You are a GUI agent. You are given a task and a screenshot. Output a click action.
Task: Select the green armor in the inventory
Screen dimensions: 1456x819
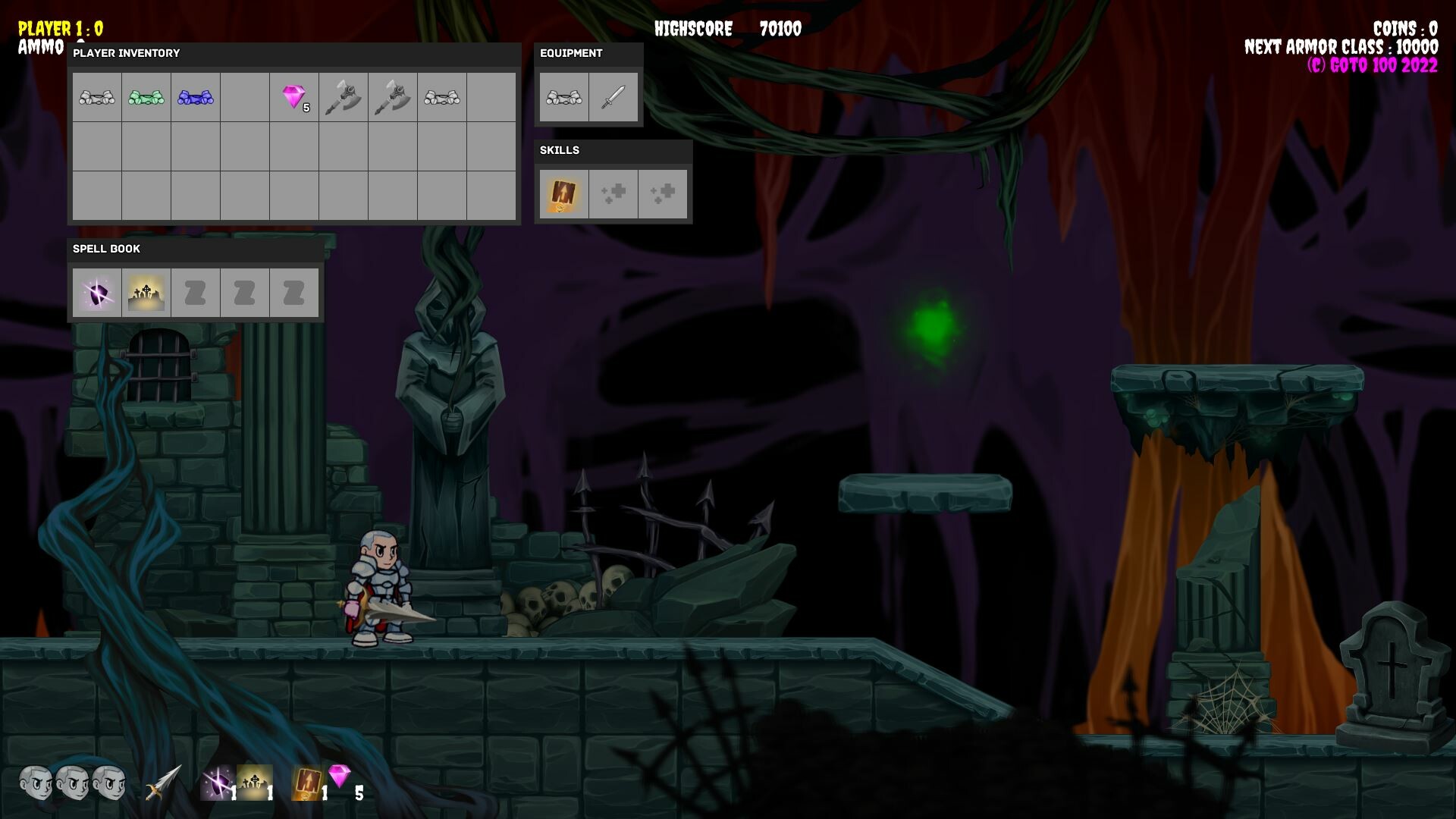click(x=146, y=97)
